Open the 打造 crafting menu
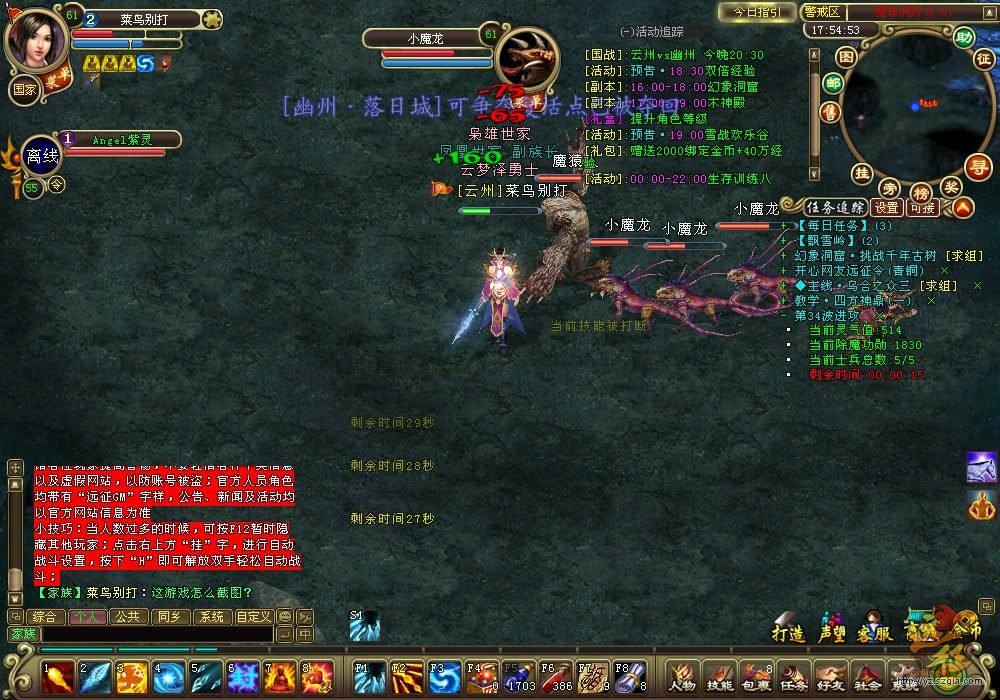Image resolution: width=1000 pixels, height=700 pixels. [788, 628]
